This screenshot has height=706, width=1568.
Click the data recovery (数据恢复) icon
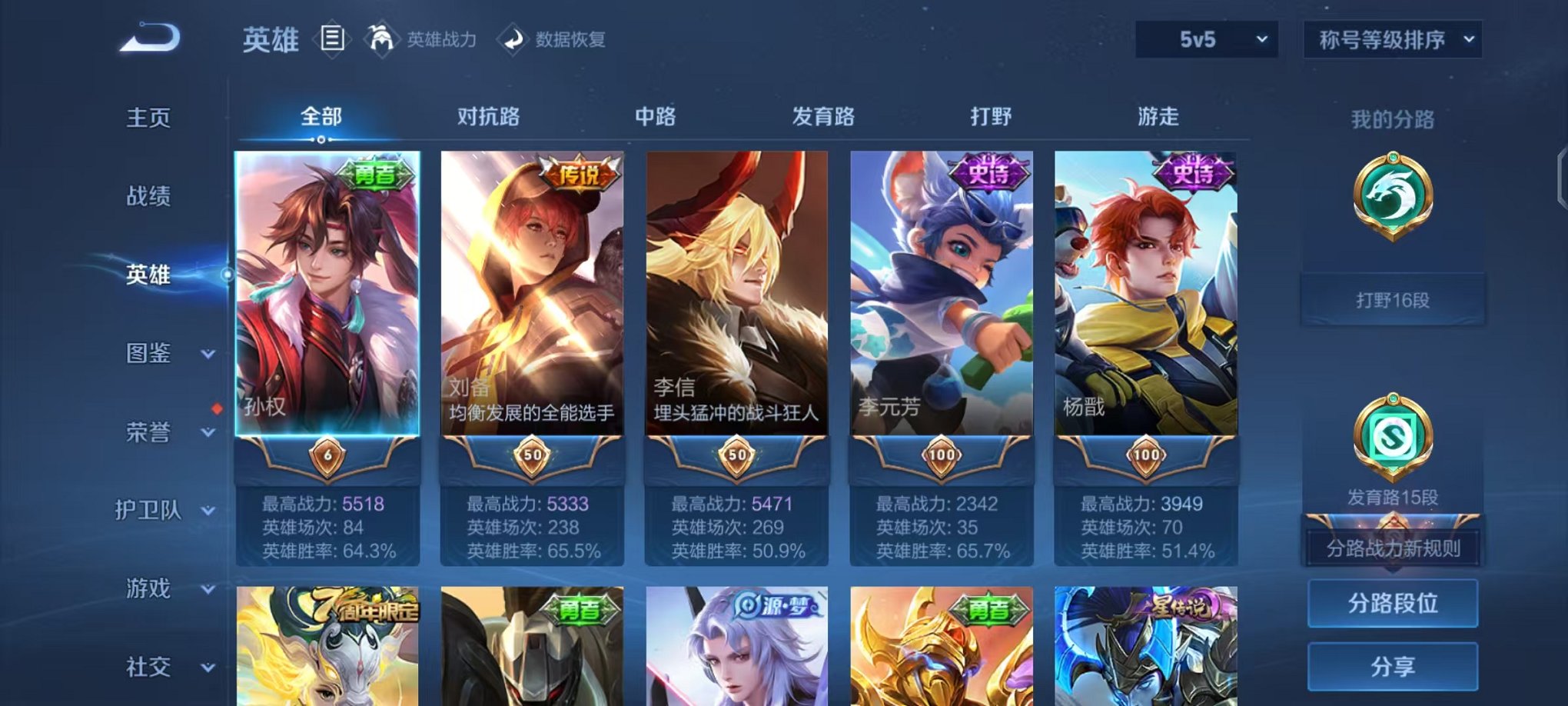(x=513, y=41)
